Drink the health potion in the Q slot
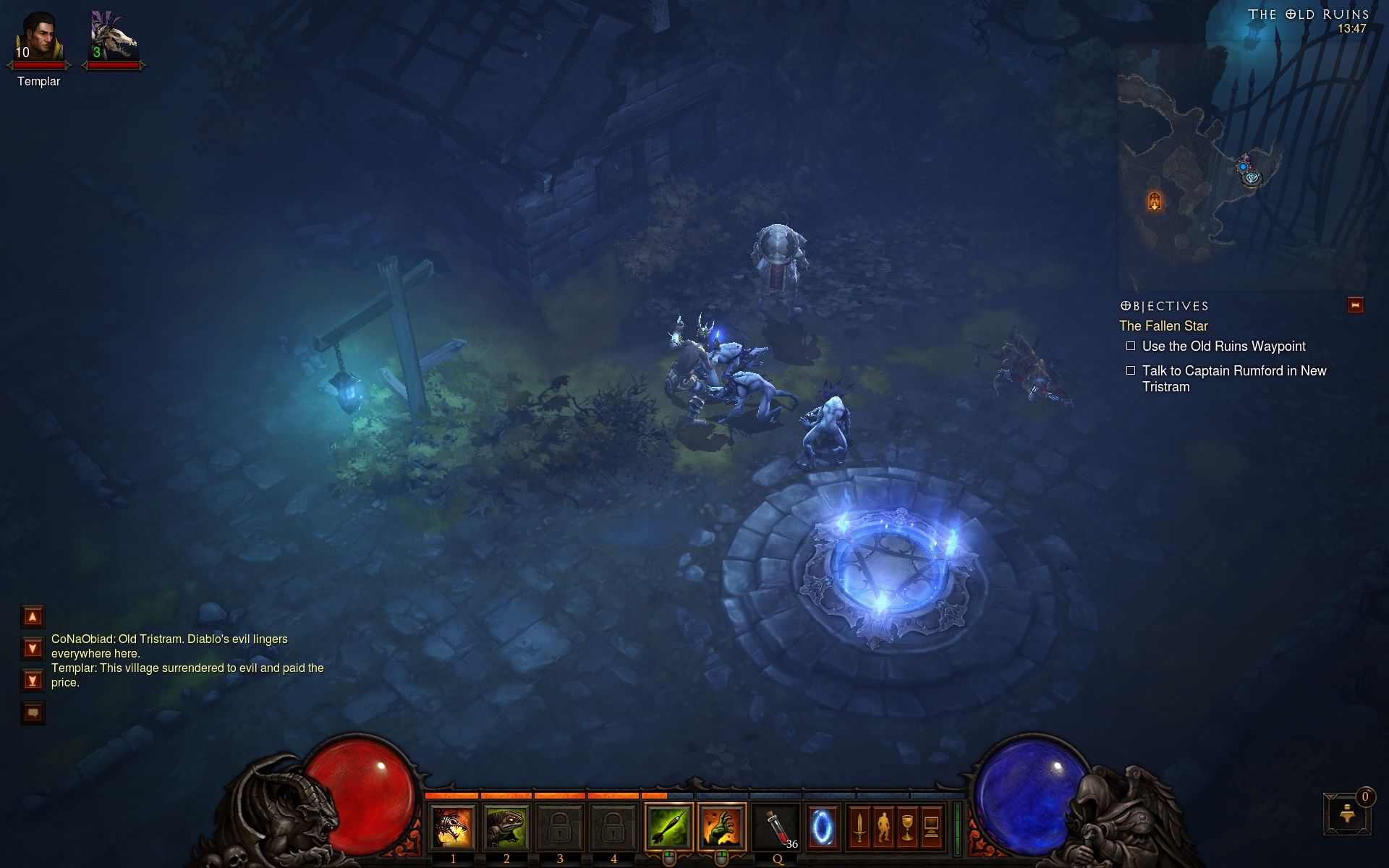Screen dimensions: 1389x868 coord(777,827)
